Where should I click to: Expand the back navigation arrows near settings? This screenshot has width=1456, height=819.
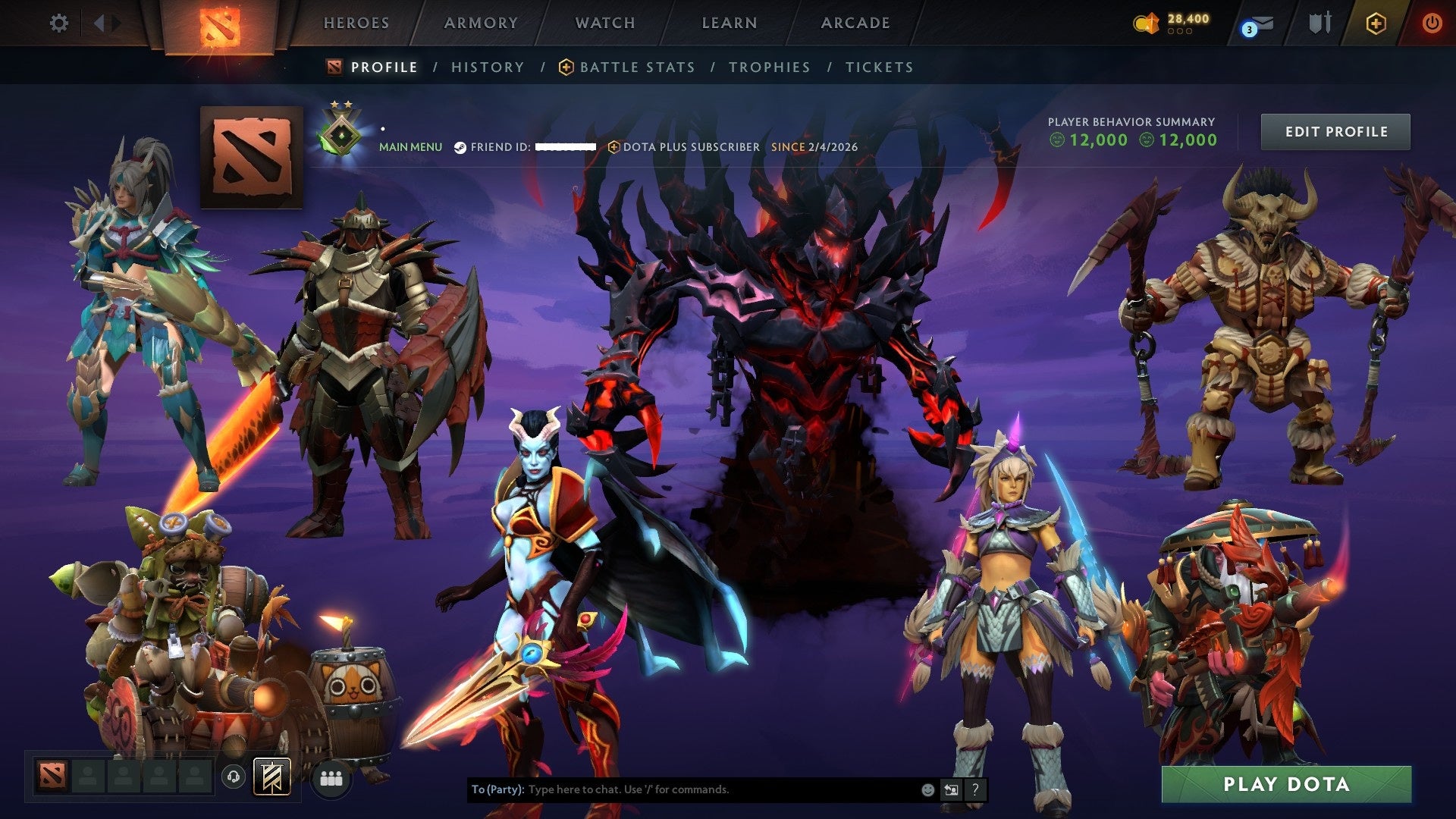101,23
